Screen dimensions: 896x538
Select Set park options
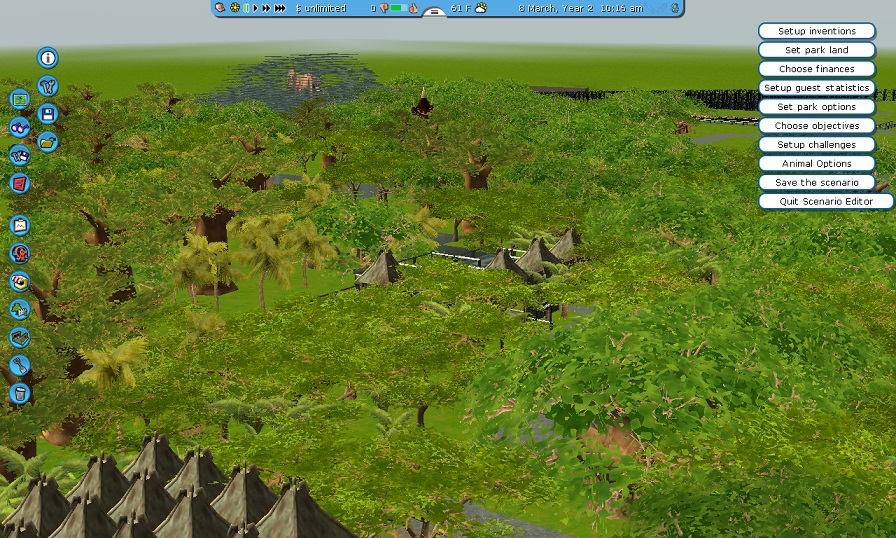coord(816,107)
